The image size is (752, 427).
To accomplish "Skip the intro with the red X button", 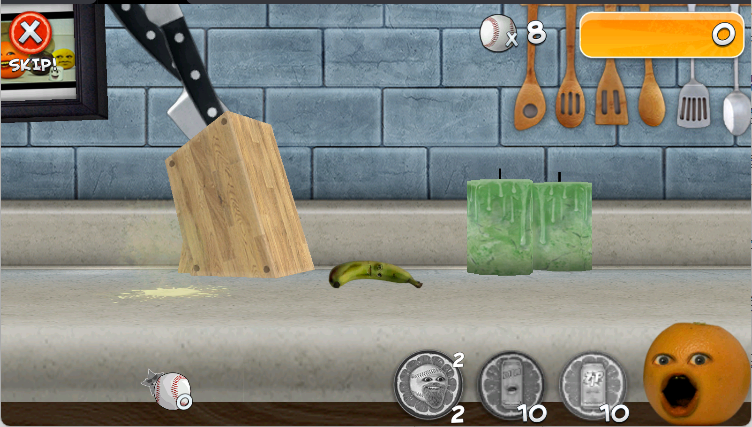I will (31, 37).
